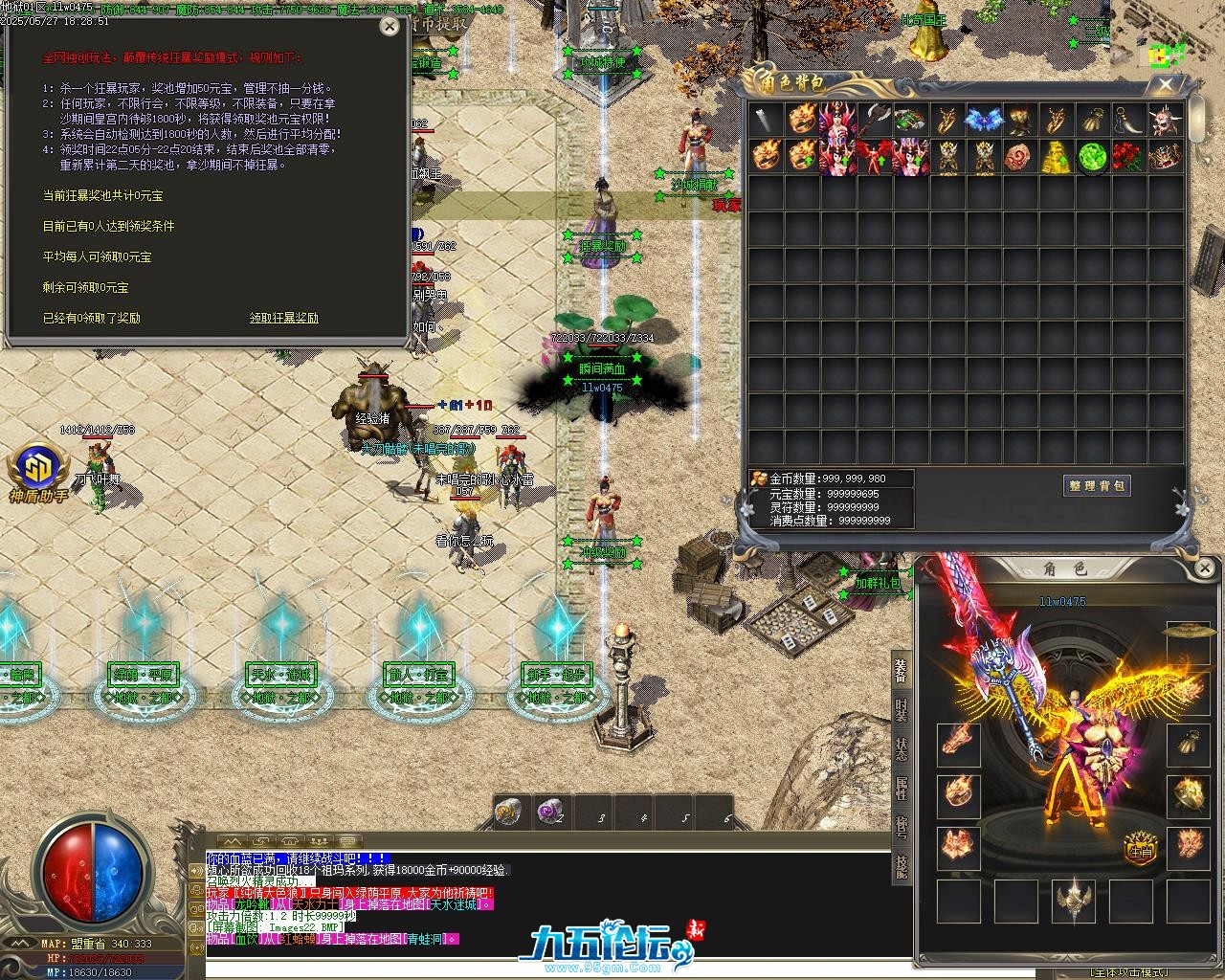Use the purple swirl stone in hotbar

click(549, 813)
